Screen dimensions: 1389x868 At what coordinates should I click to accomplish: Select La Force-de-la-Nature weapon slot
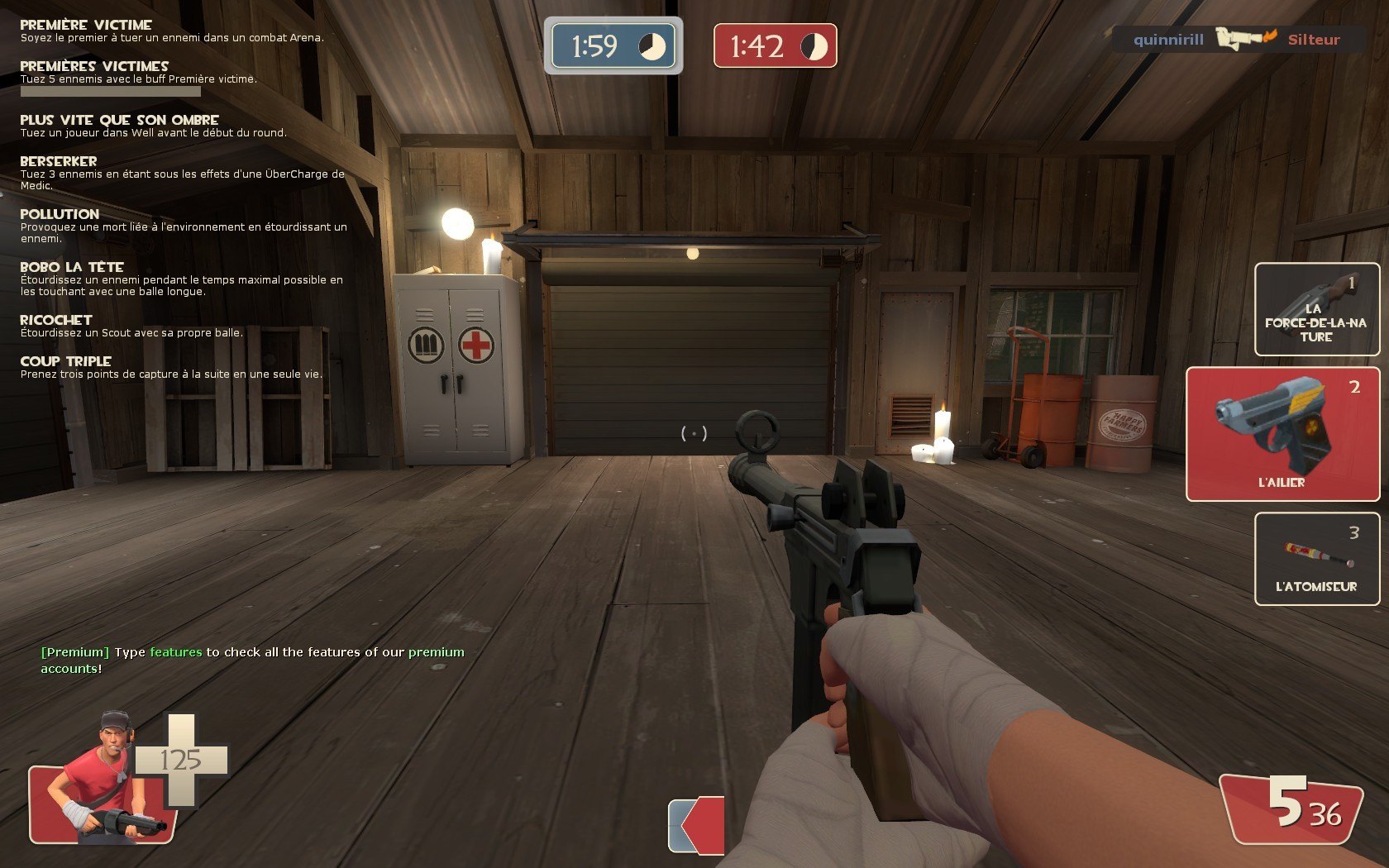(1316, 310)
